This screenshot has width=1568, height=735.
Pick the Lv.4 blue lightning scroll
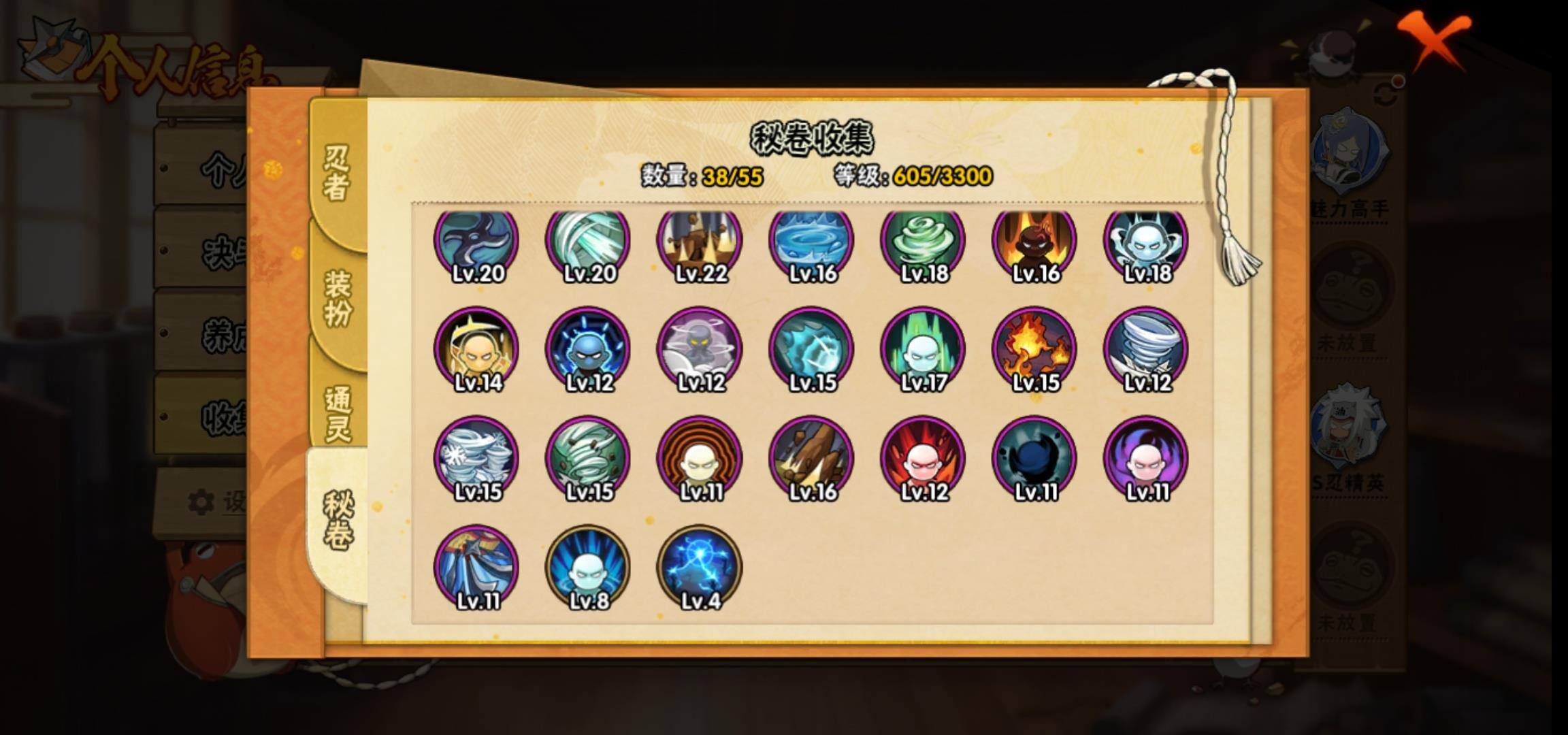[x=700, y=567]
